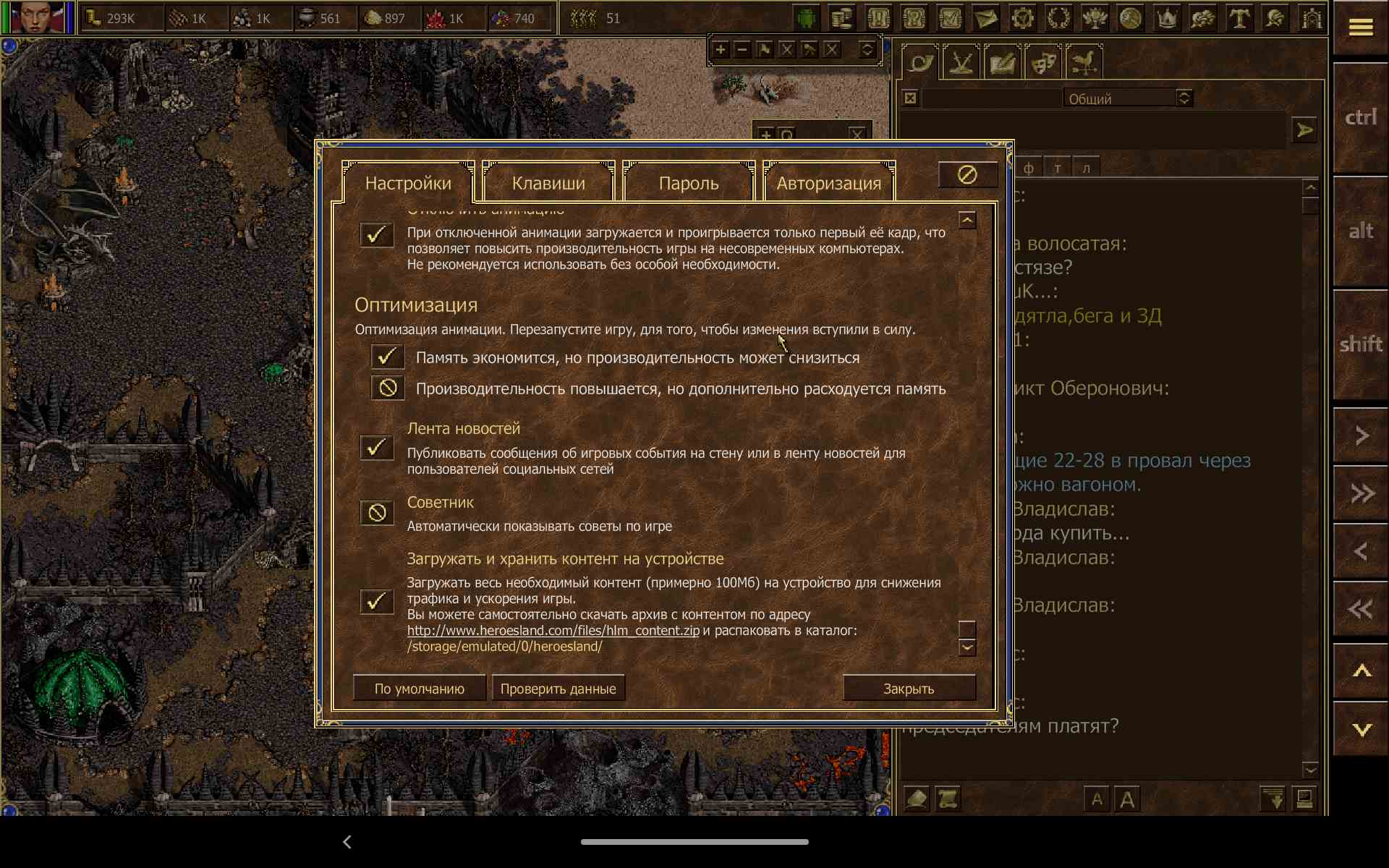
Task: Open the hamburger menu on the side panel
Action: click(1360, 27)
